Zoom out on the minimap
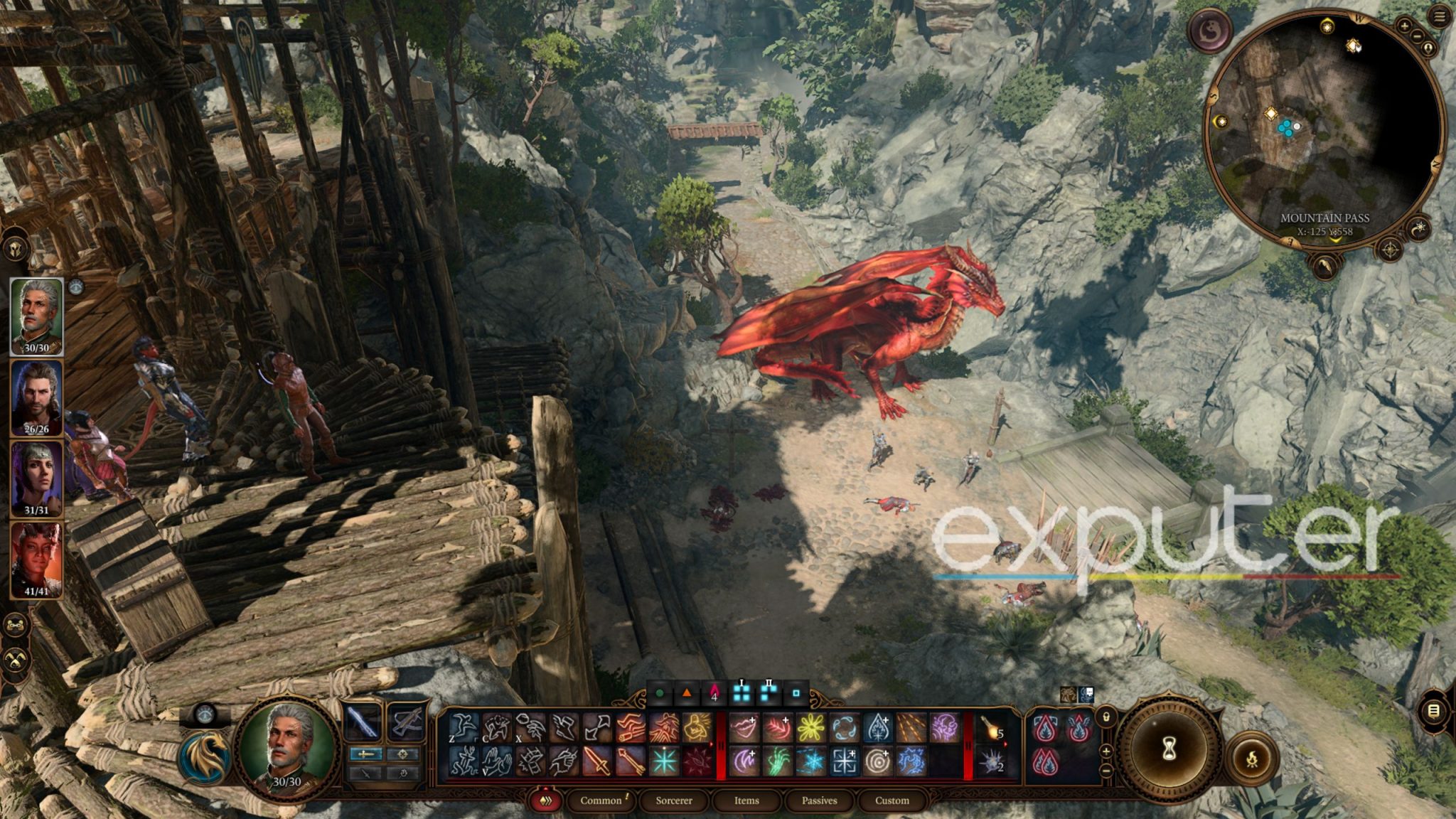 click(1418, 36)
